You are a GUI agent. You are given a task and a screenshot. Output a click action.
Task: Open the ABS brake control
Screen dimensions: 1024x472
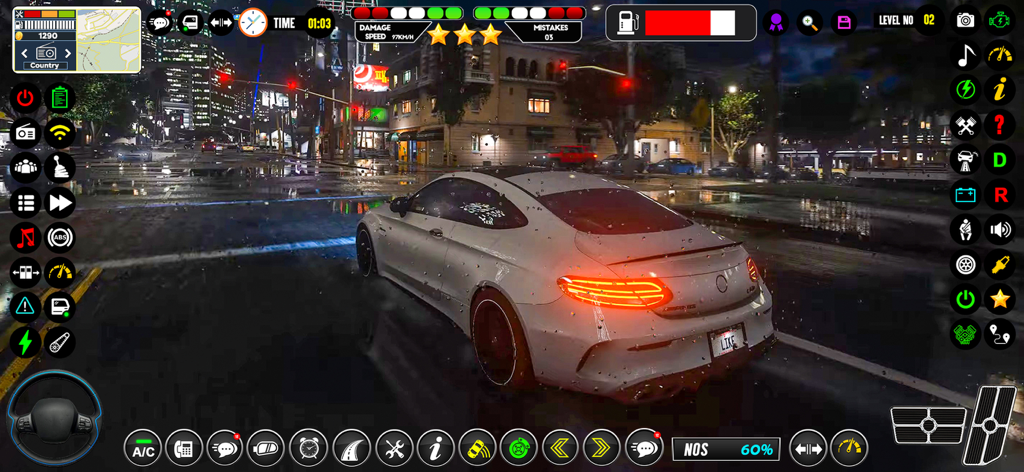60,238
